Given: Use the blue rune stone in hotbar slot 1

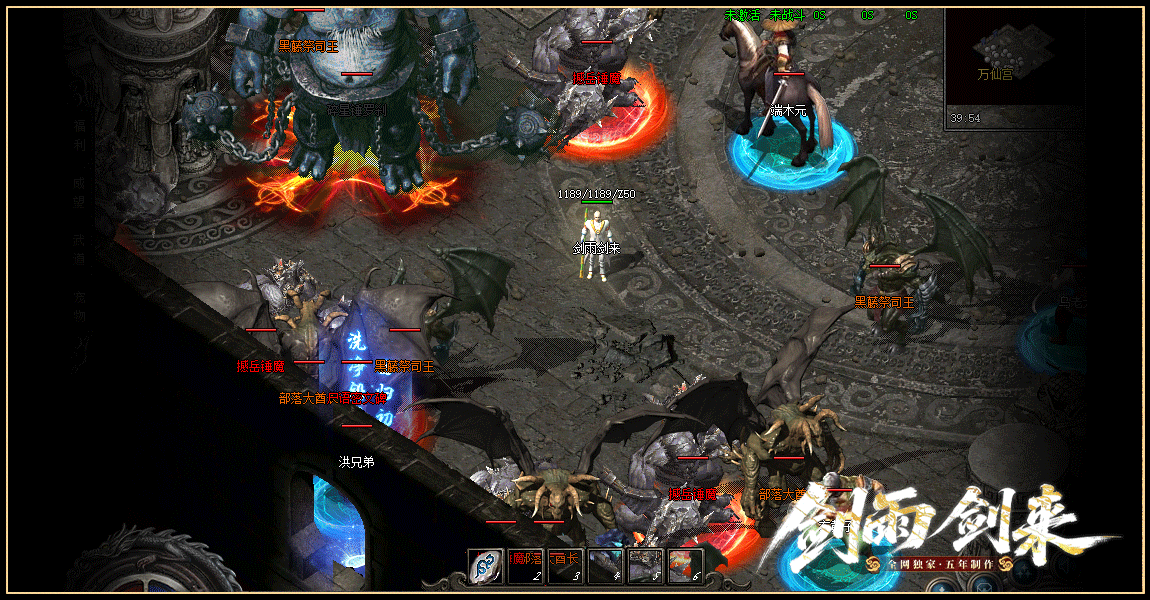Looking at the screenshot, I should coord(487,566).
